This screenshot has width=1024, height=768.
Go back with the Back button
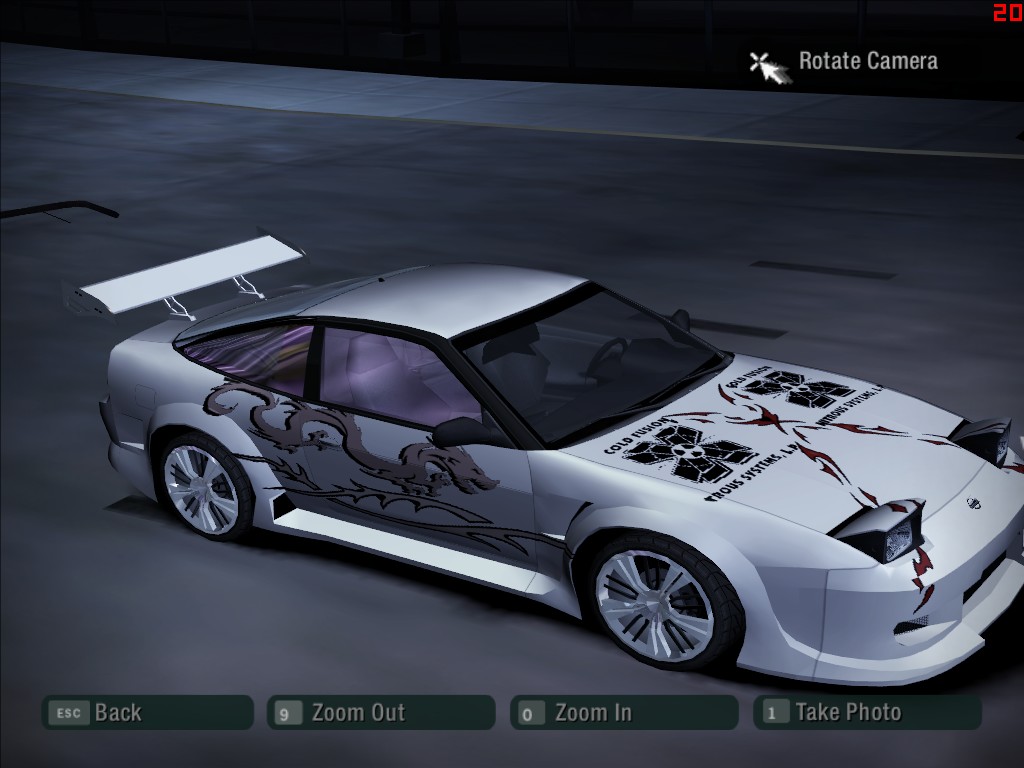coord(146,713)
